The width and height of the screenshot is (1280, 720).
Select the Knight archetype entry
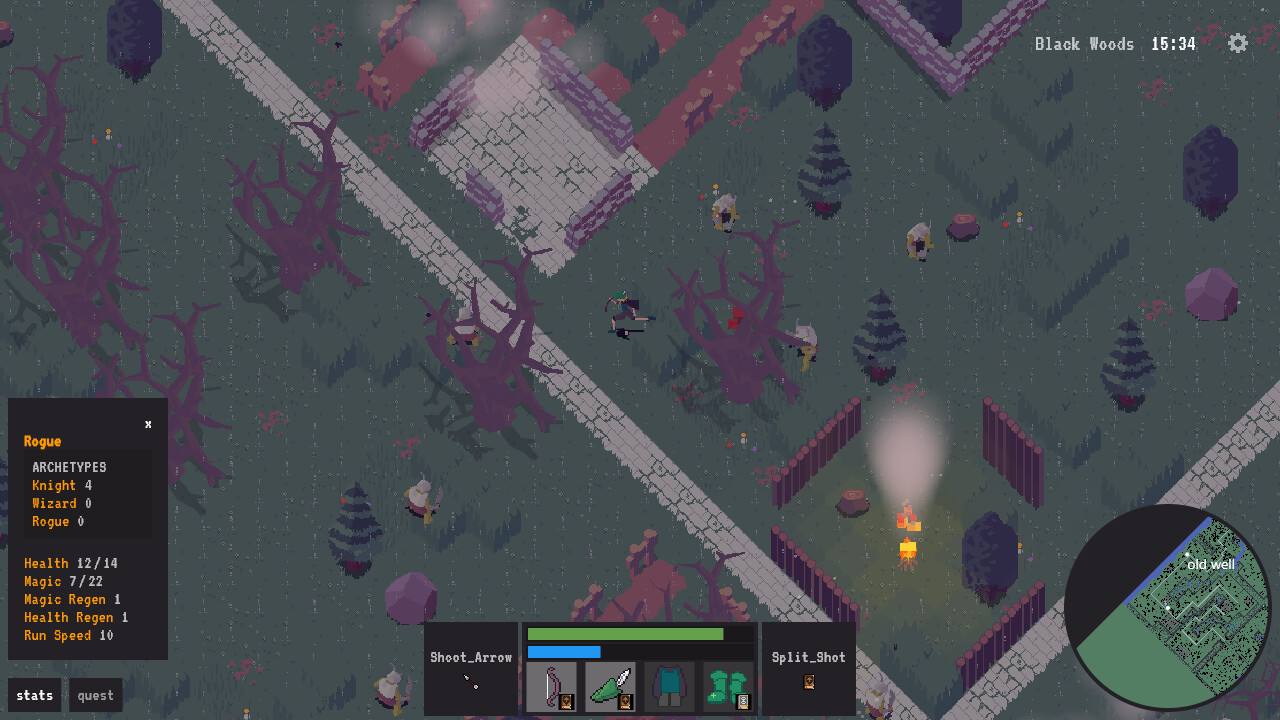point(52,485)
